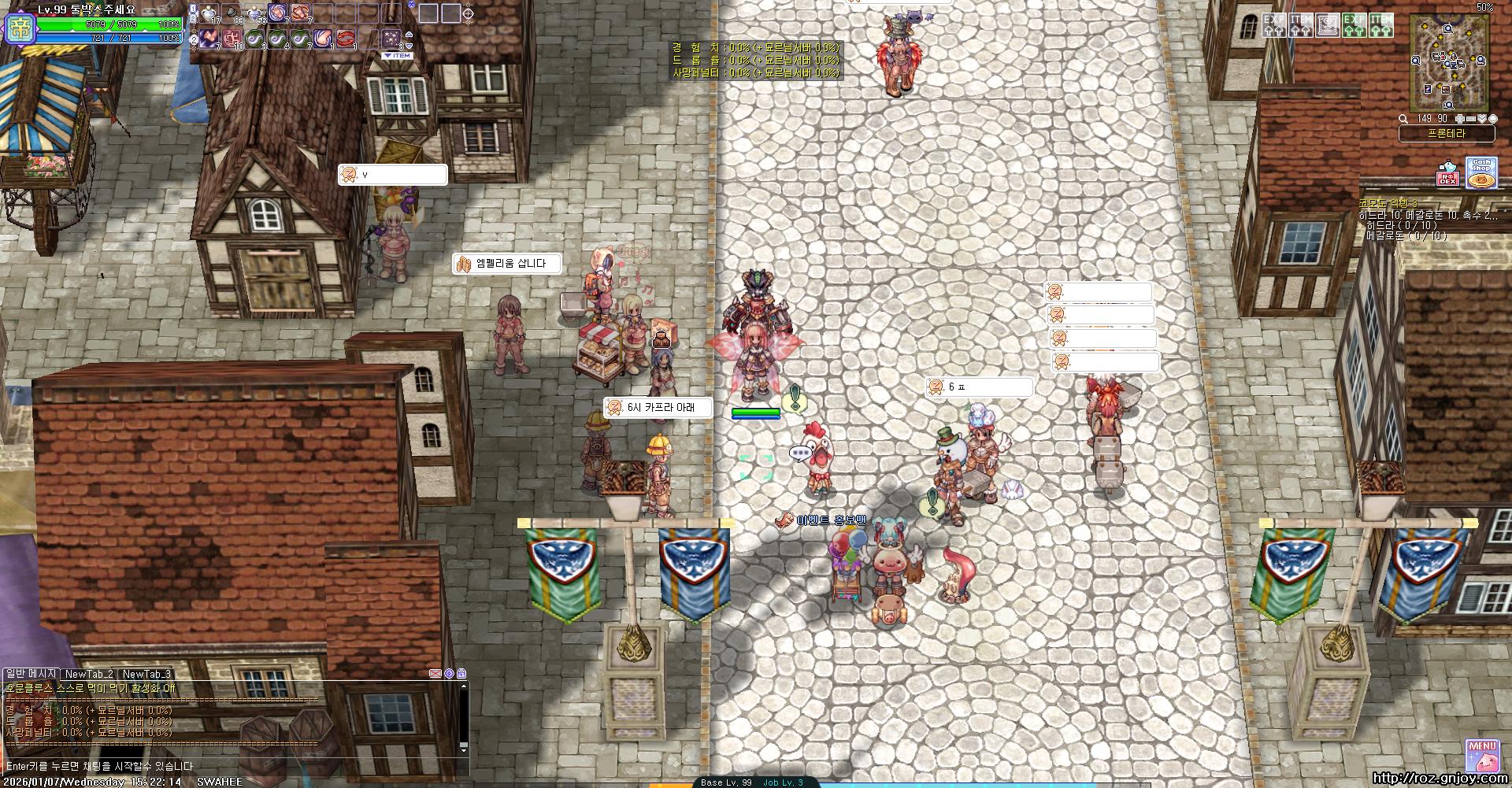Zoom out the minimap with minus button
Viewport: 1512px width, 788px height.
click(1470, 119)
